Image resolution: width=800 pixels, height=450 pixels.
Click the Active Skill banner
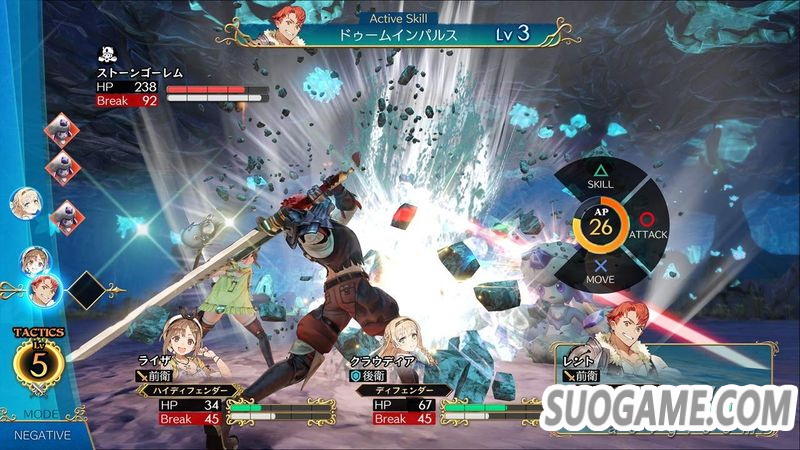[x=400, y=32]
